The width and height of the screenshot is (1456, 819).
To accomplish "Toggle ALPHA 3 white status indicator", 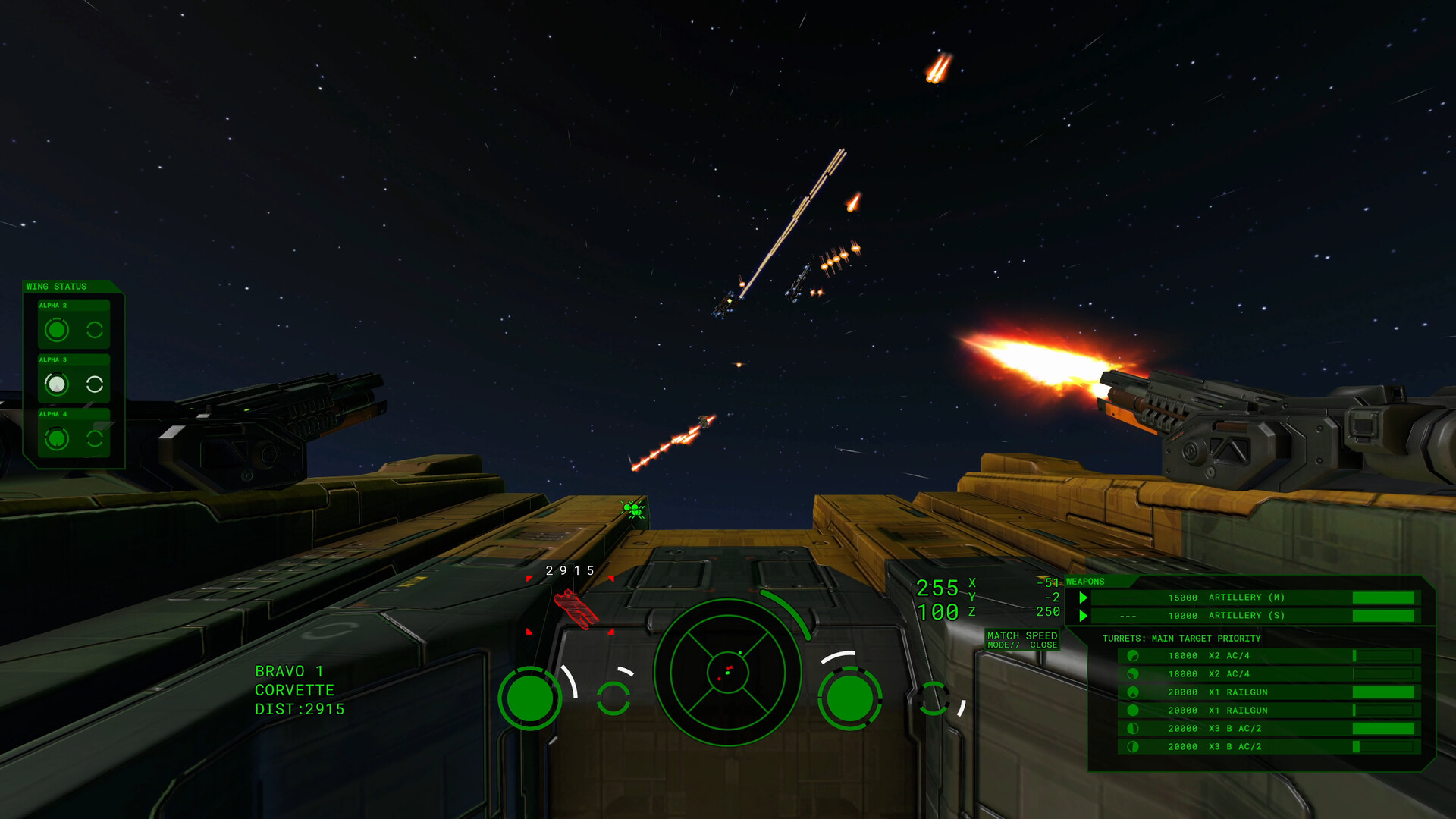I will pyautogui.click(x=59, y=384).
